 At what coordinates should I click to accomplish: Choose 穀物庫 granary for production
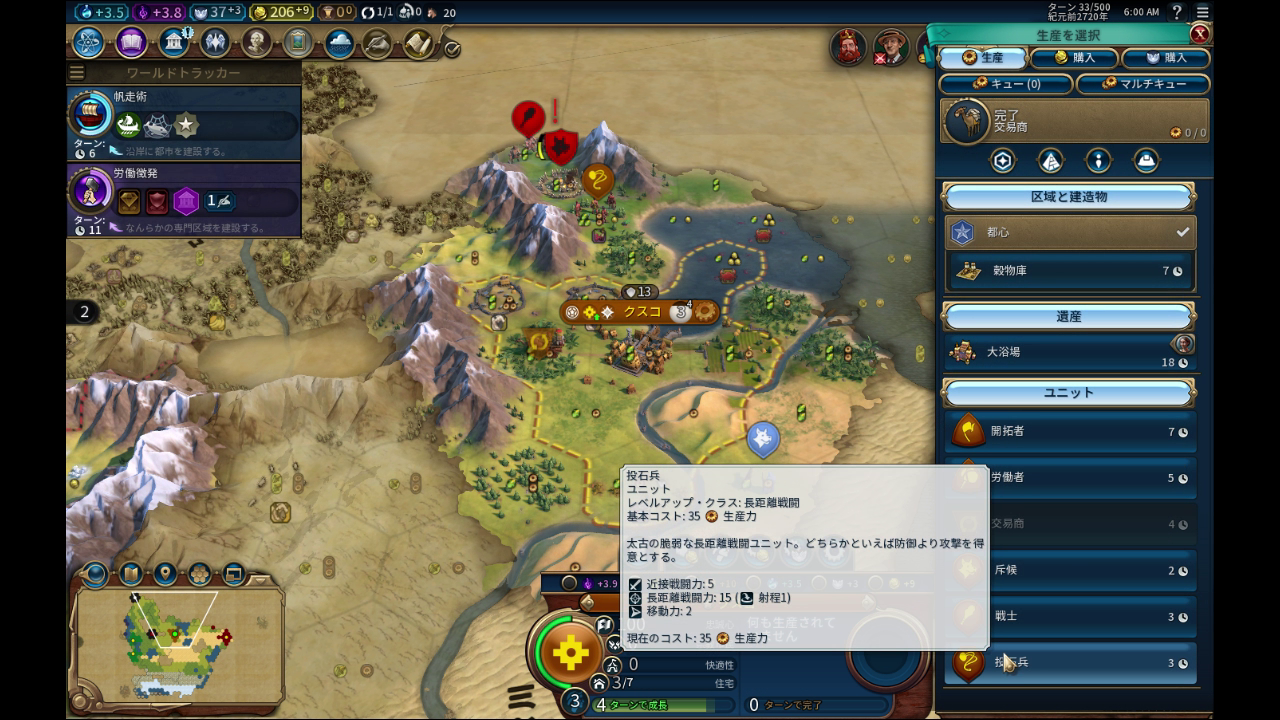pyautogui.click(x=1069, y=271)
